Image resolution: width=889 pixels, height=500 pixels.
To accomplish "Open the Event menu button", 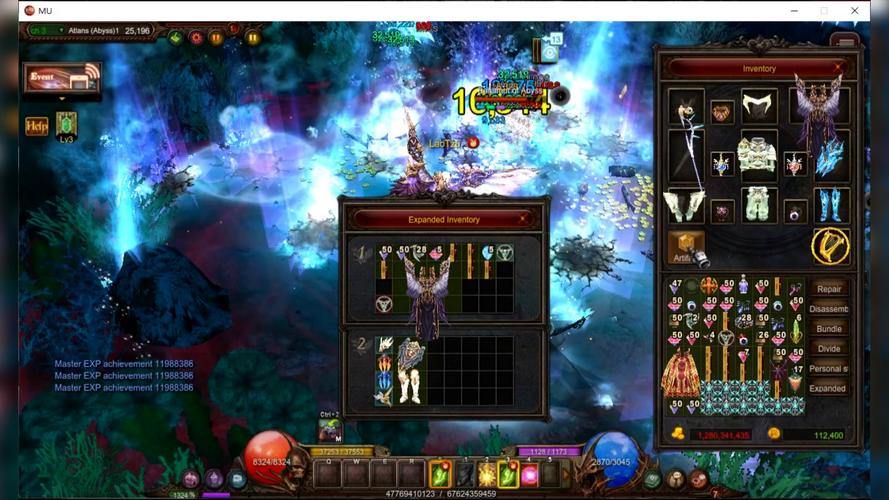I will click(62, 77).
